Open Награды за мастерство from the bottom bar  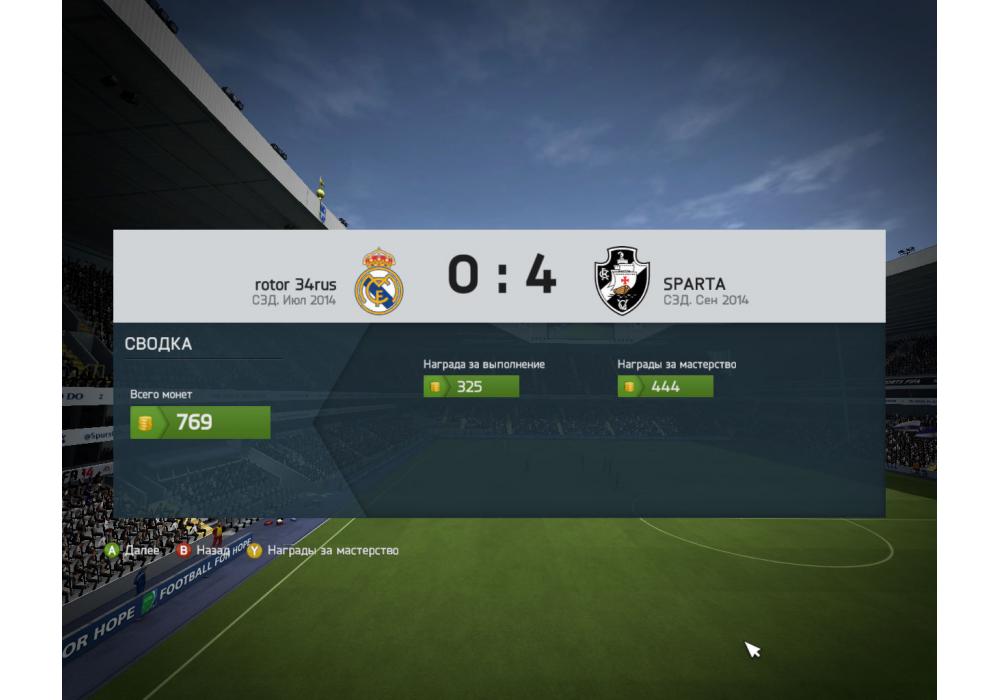[x=323, y=550]
